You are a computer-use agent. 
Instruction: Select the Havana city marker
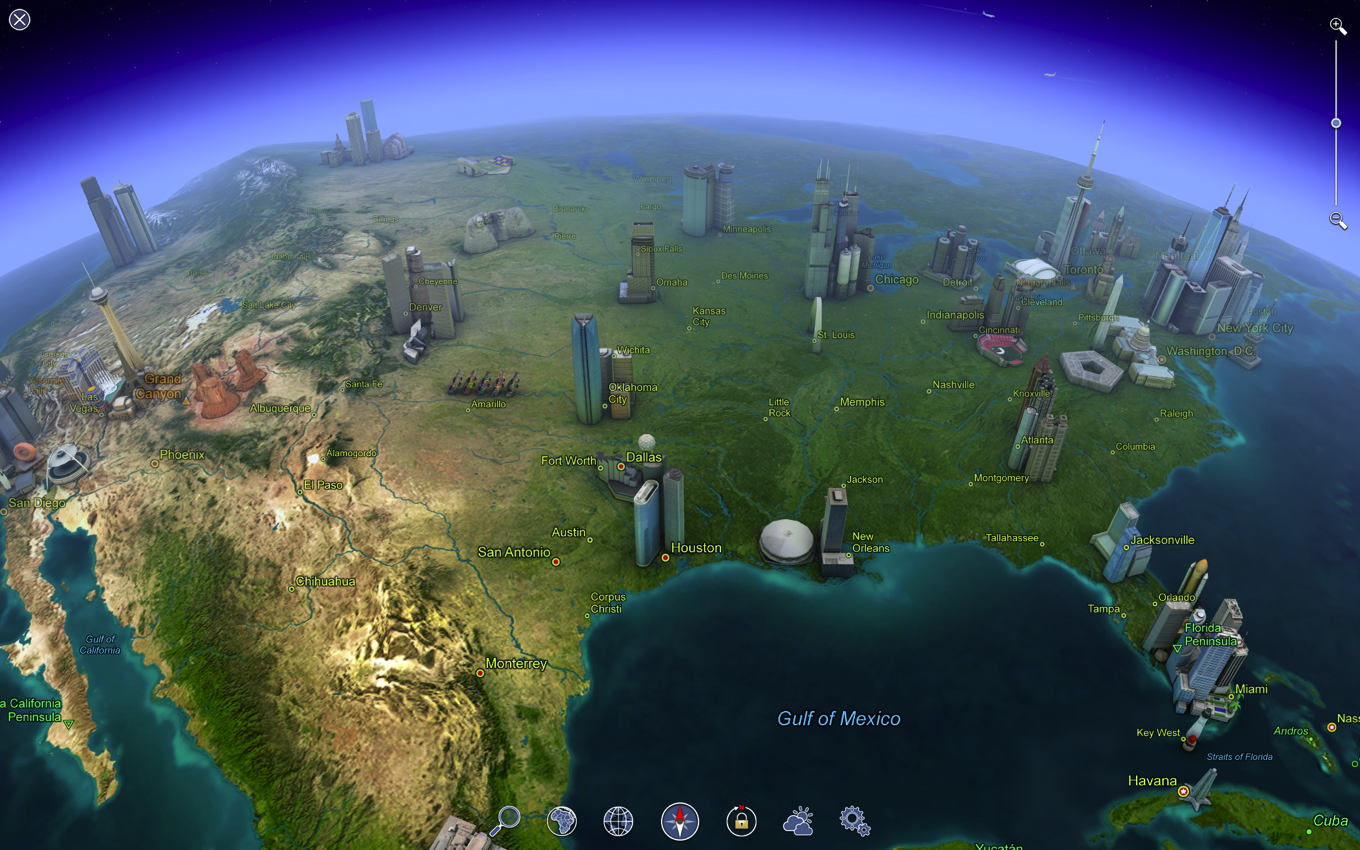pyautogui.click(x=1184, y=791)
